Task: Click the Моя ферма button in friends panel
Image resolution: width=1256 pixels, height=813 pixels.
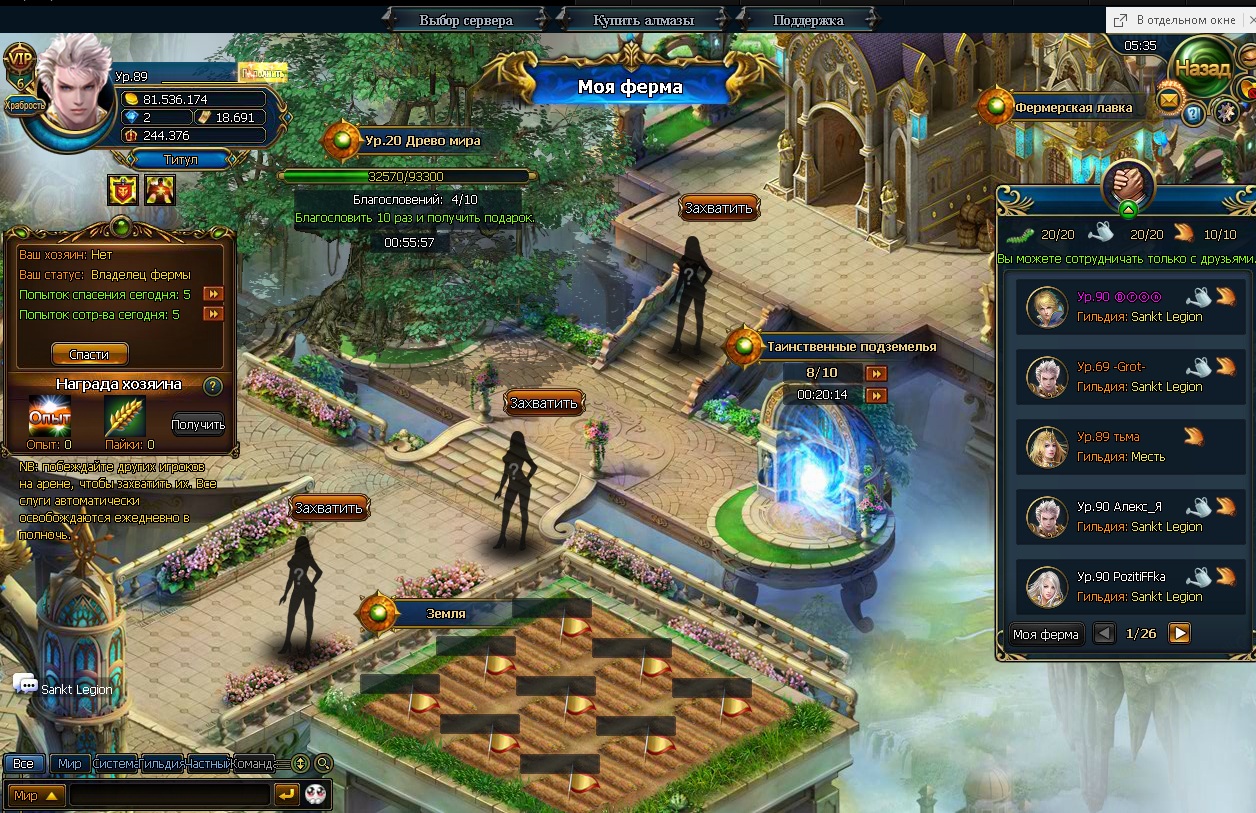Action: point(1045,634)
